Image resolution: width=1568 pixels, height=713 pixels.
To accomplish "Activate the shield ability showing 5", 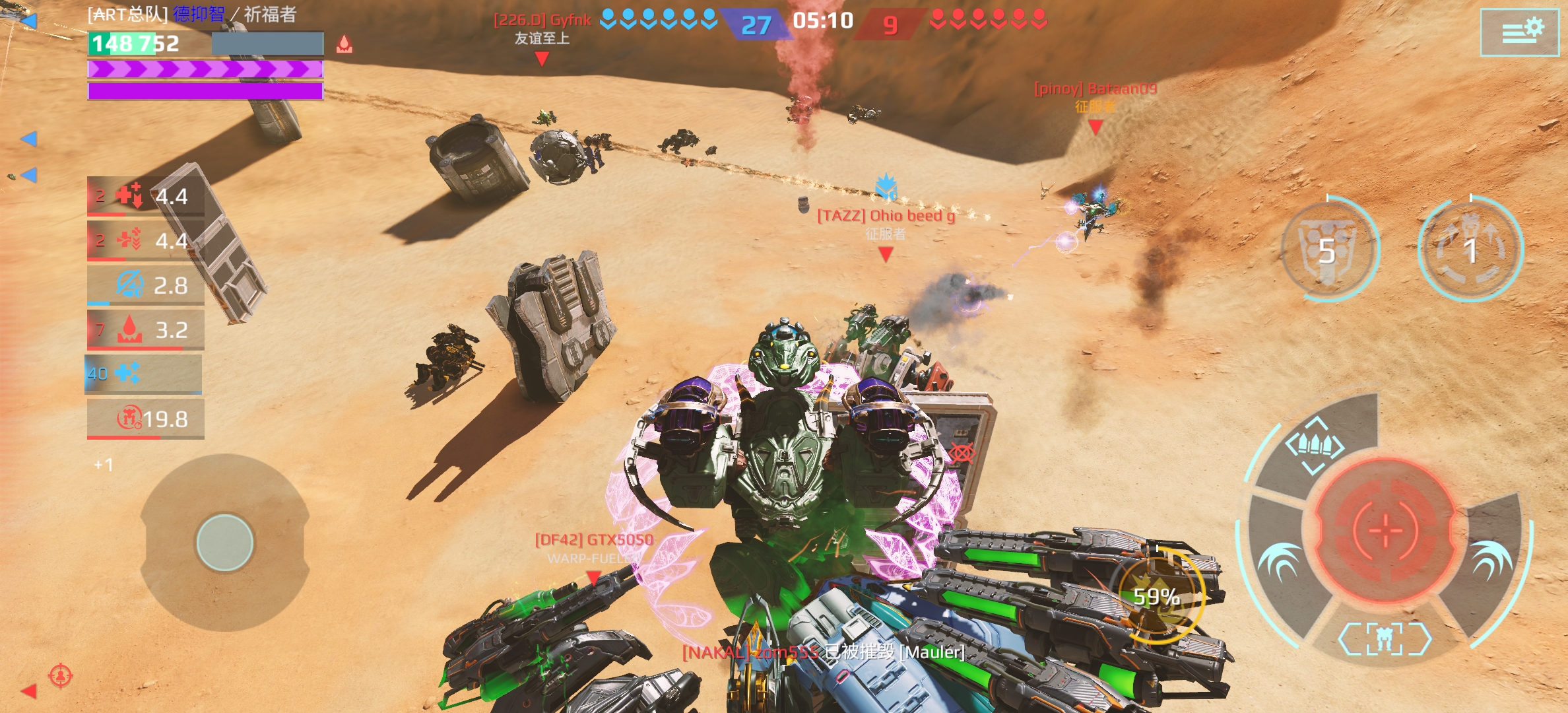I will tap(1329, 250).
